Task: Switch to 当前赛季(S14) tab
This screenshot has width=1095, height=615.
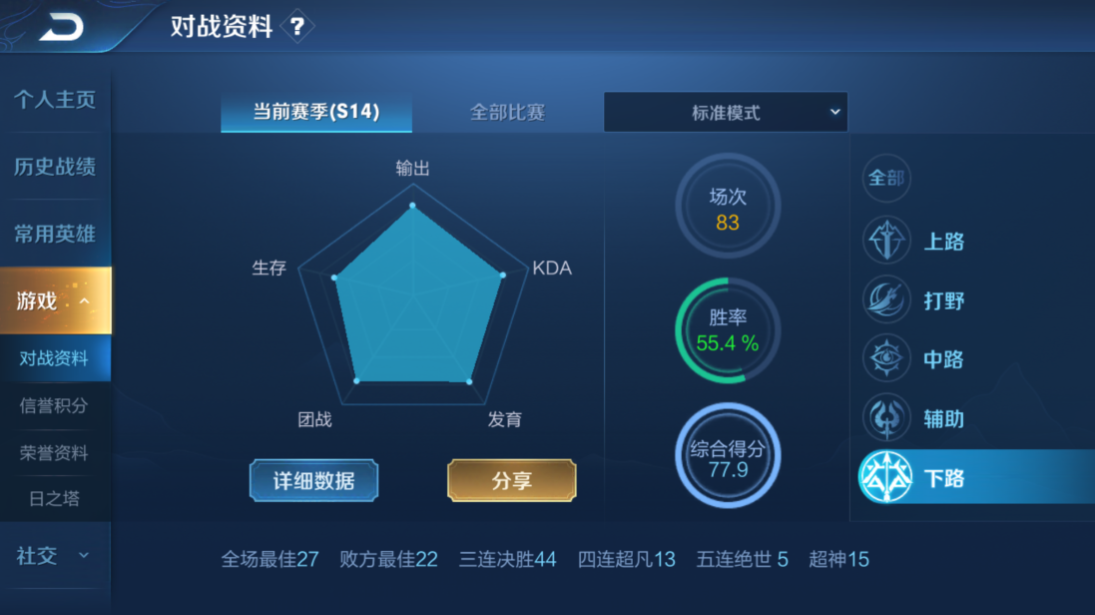Action: (x=316, y=112)
